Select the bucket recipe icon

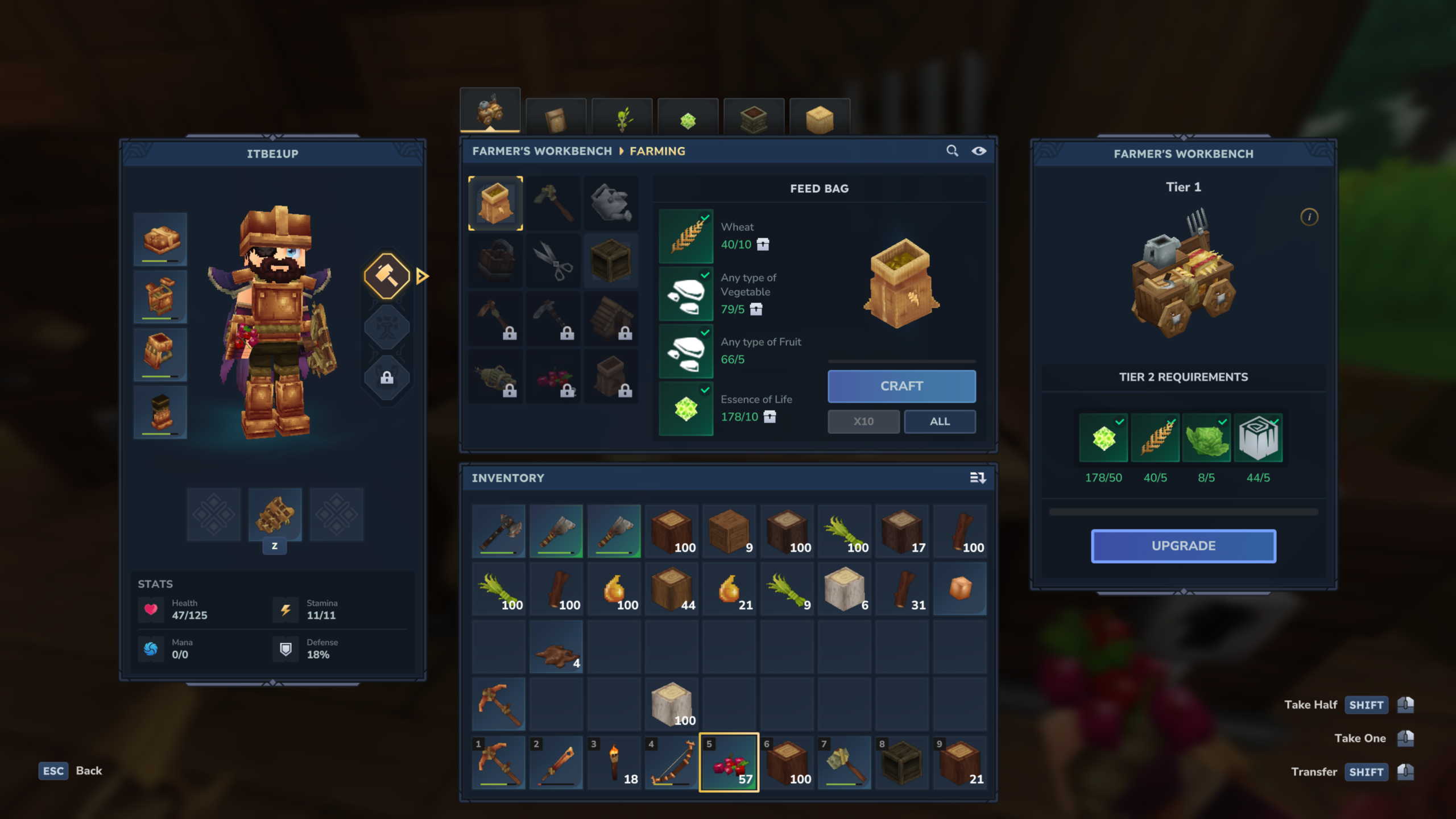[x=496, y=260]
